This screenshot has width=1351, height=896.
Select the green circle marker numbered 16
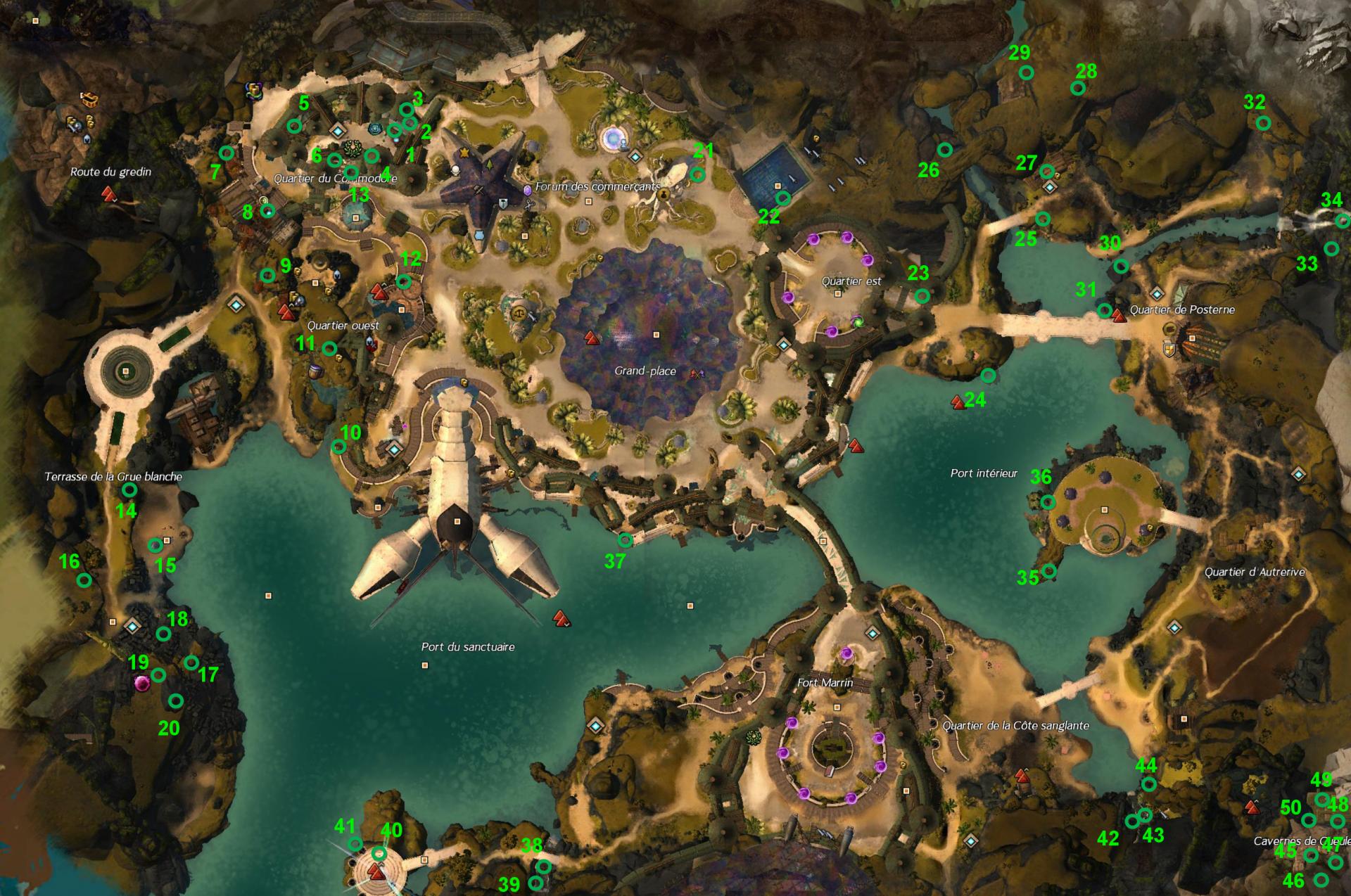[84, 580]
